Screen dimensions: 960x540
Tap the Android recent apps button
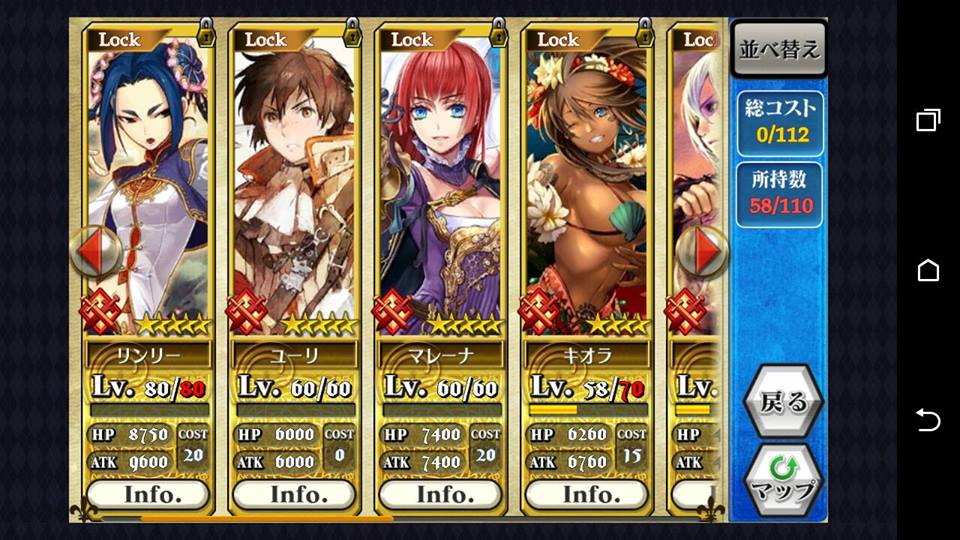928,121
